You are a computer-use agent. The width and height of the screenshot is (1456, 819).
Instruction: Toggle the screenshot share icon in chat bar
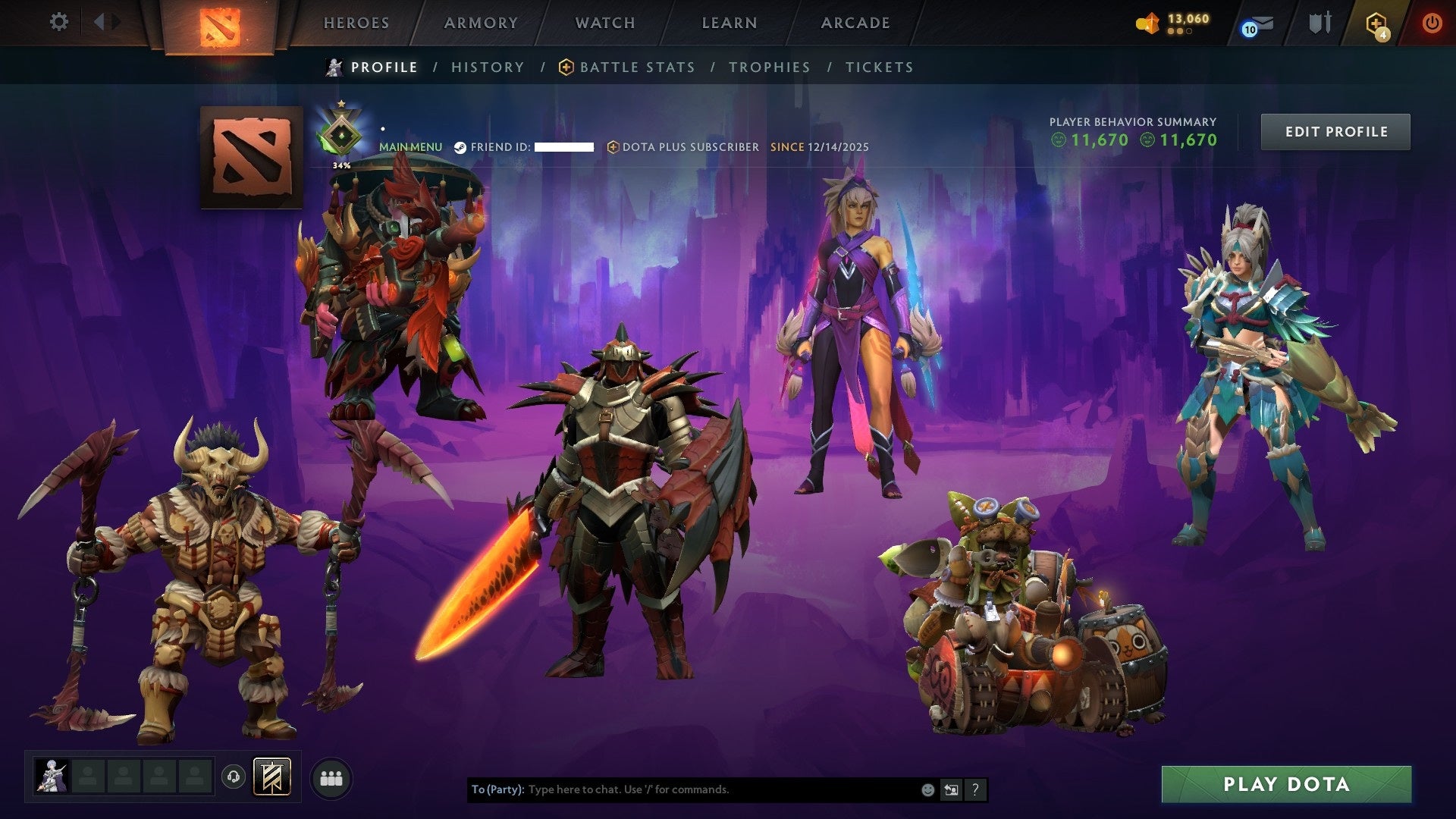[x=951, y=789]
